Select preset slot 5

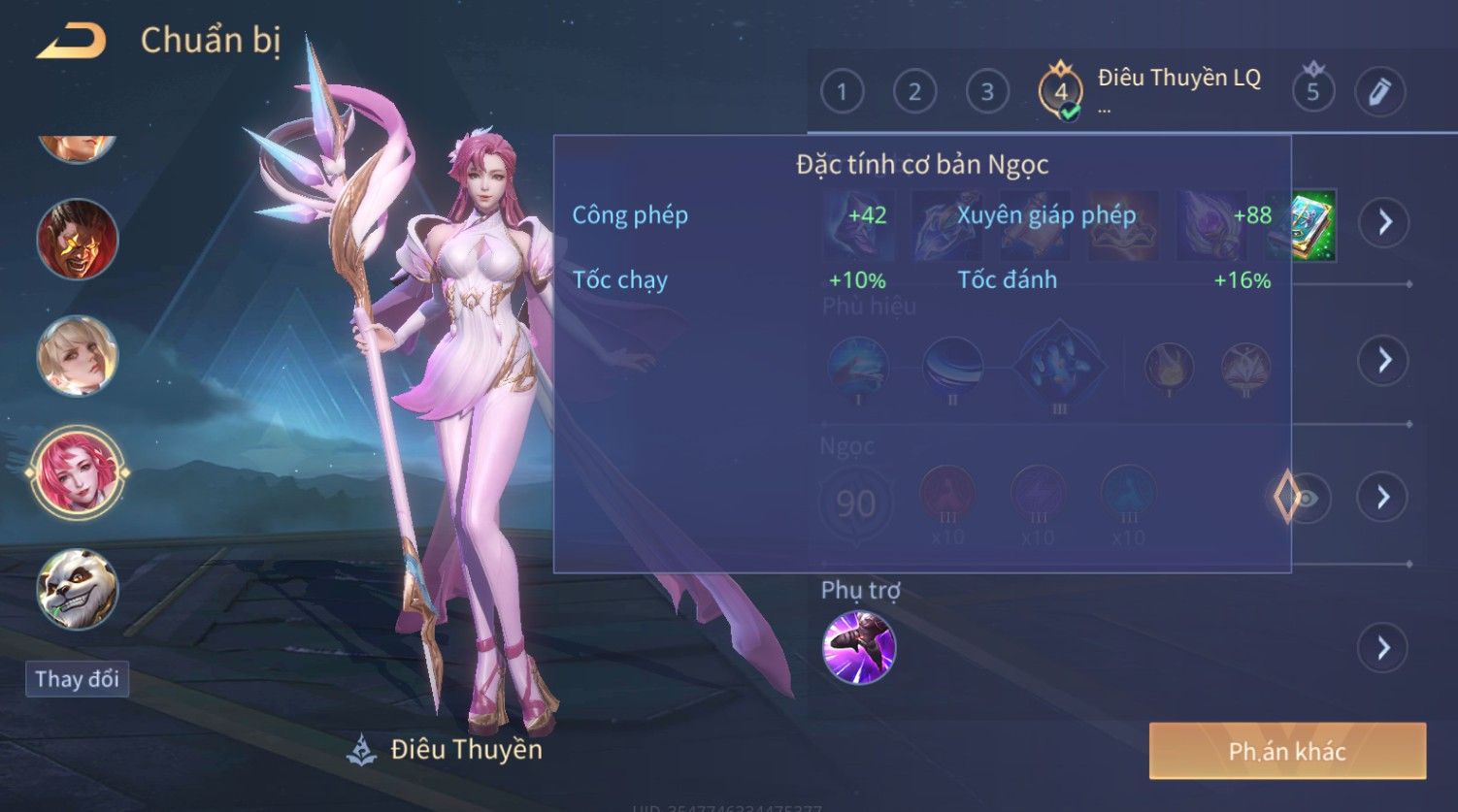pos(1312,91)
